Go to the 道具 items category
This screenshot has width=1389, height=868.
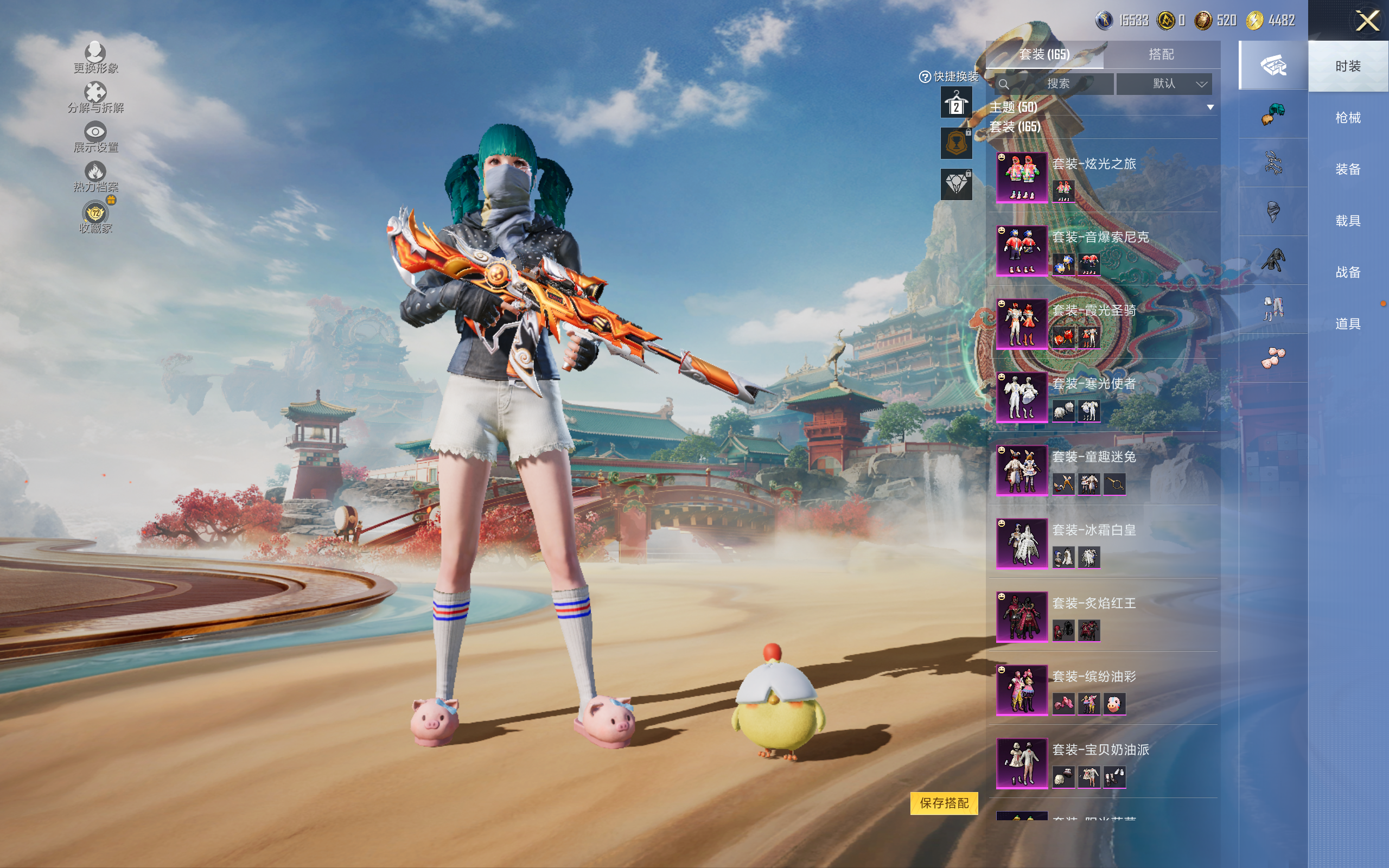click(x=1347, y=324)
